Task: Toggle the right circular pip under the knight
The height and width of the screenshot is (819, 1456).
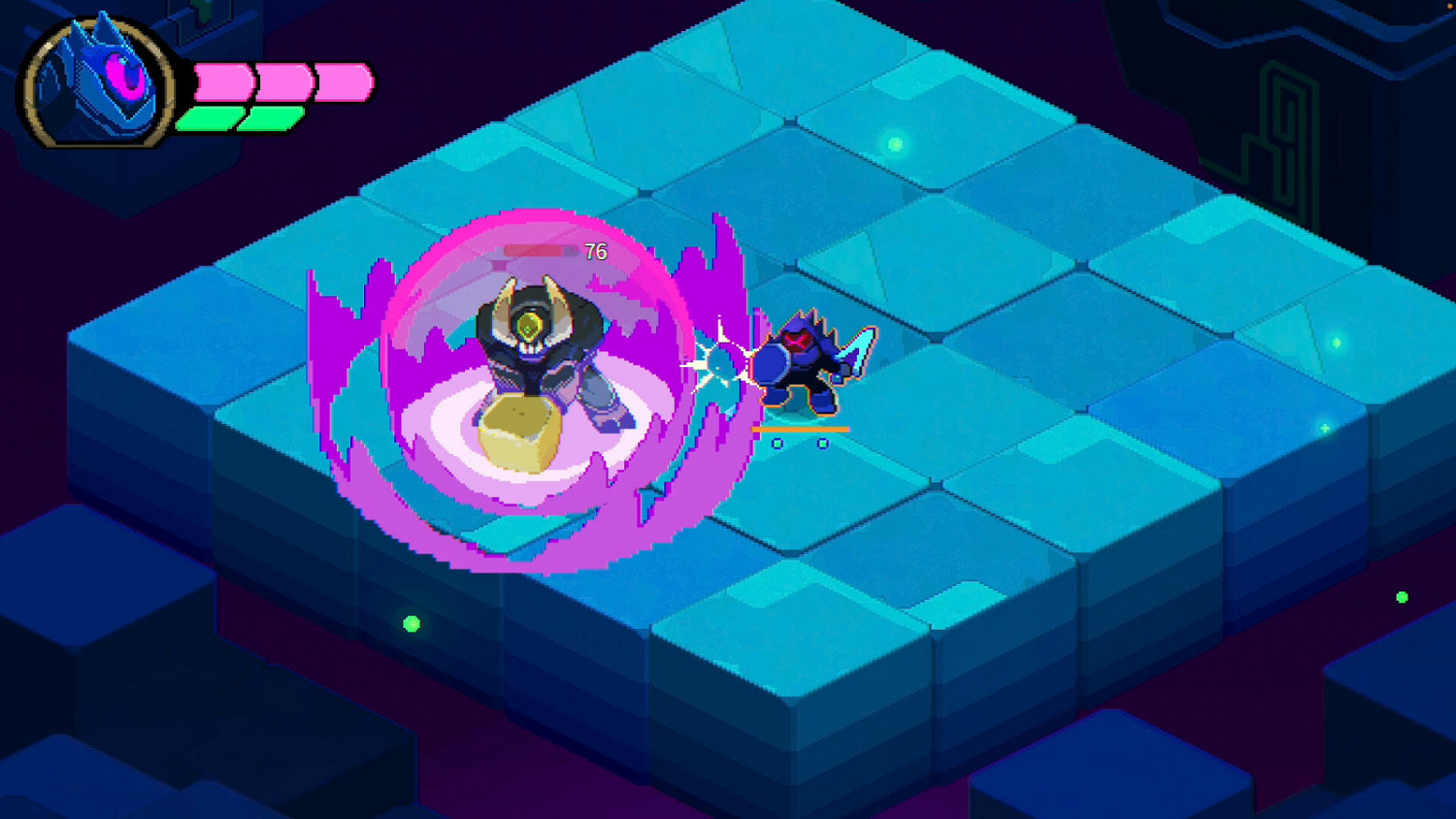Action: click(823, 442)
